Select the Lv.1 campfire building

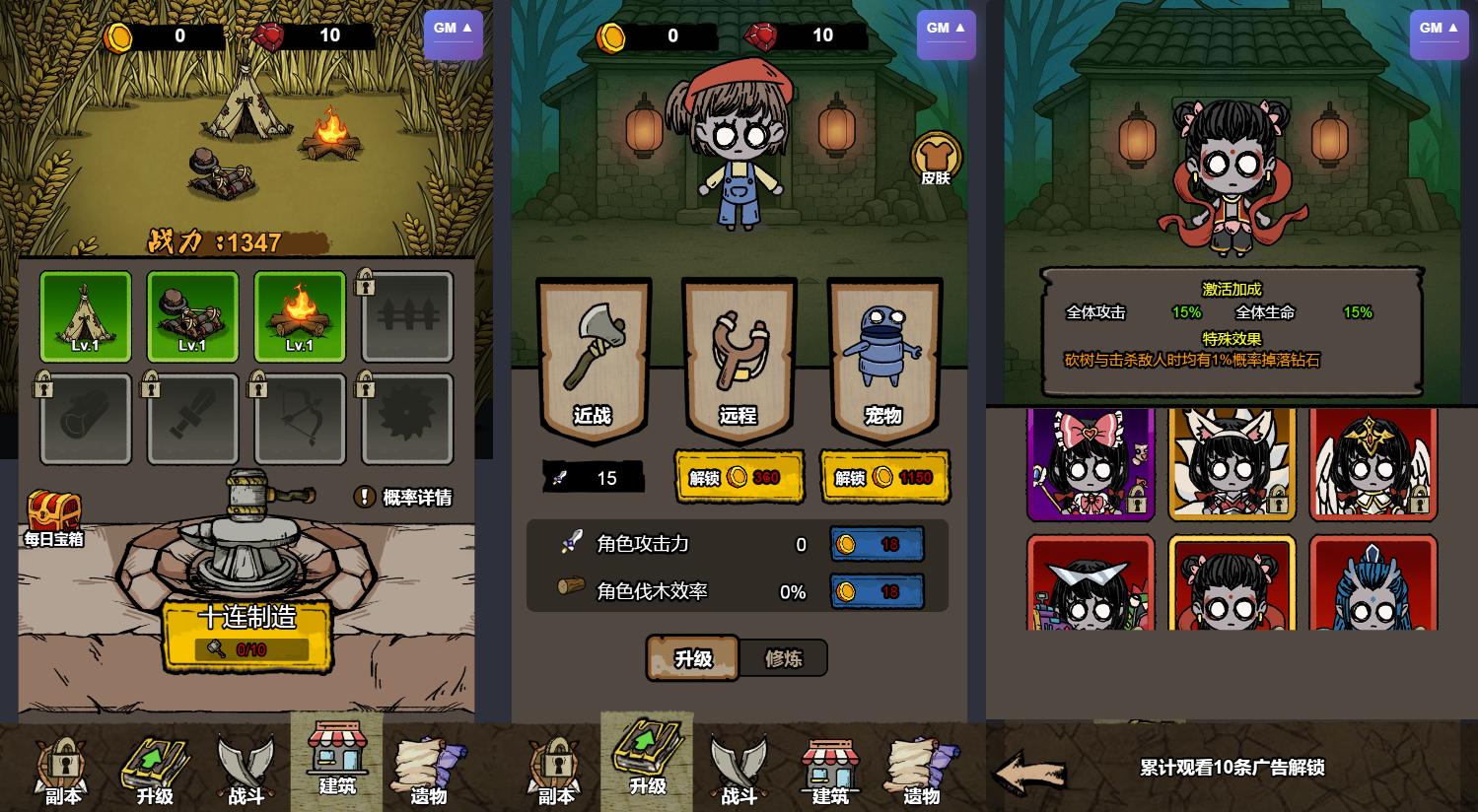pyautogui.click(x=299, y=317)
